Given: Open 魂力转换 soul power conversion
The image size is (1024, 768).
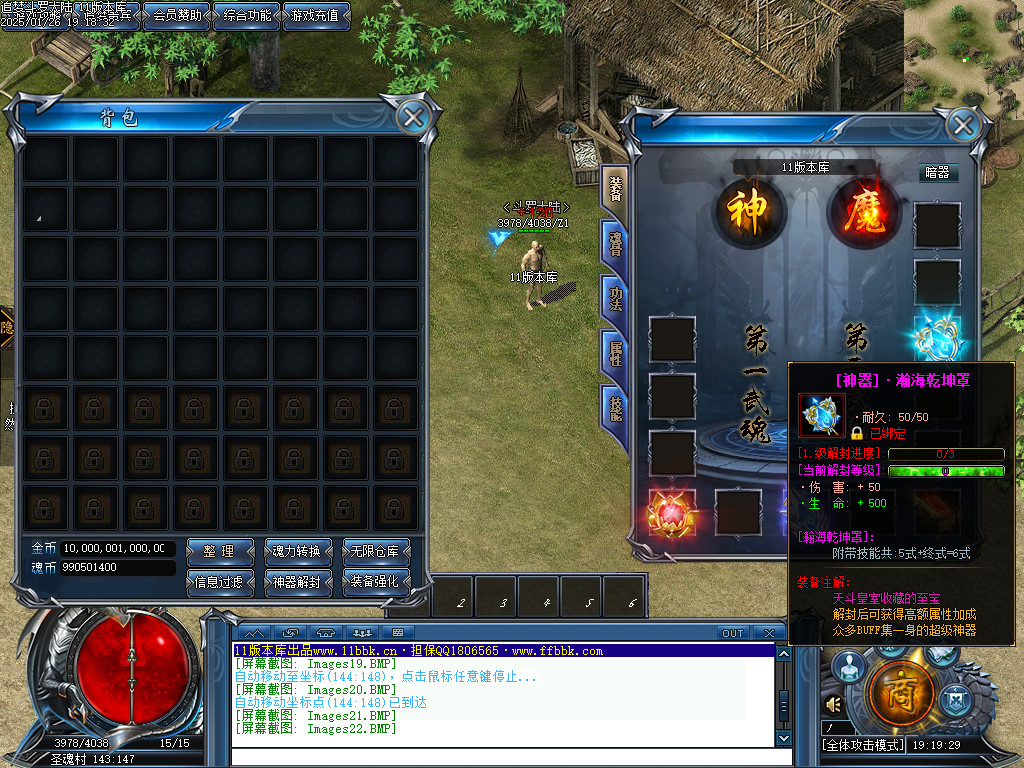Looking at the screenshot, I should pos(297,551).
